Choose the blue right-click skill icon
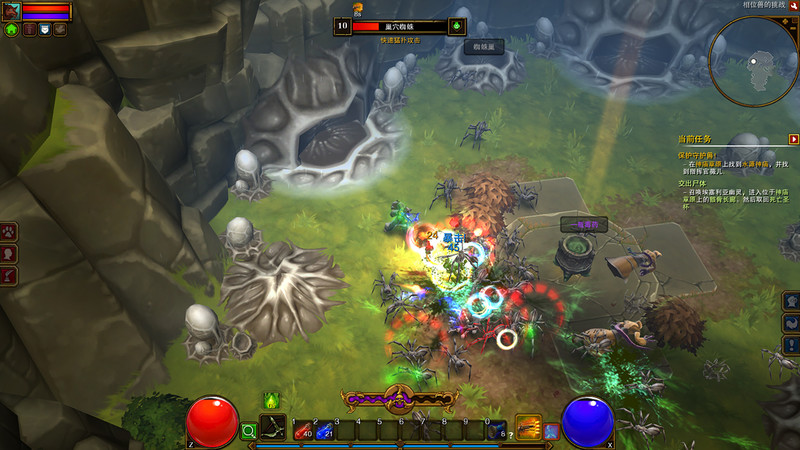 pyautogui.click(x=551, y=431)
